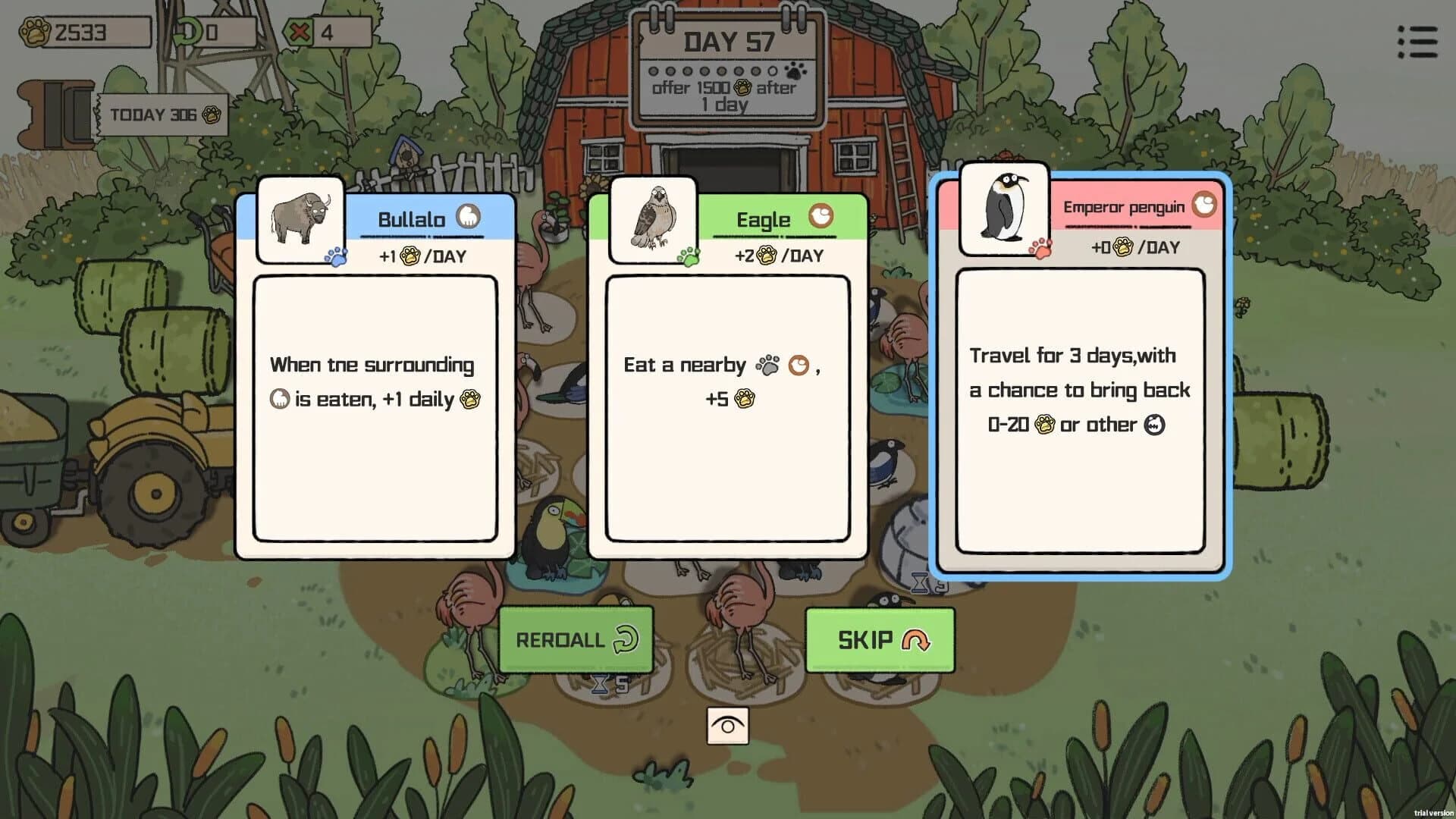
Task: Select the penguin portrait on Emperor penguin card
Action: (x=1004, y=209)
